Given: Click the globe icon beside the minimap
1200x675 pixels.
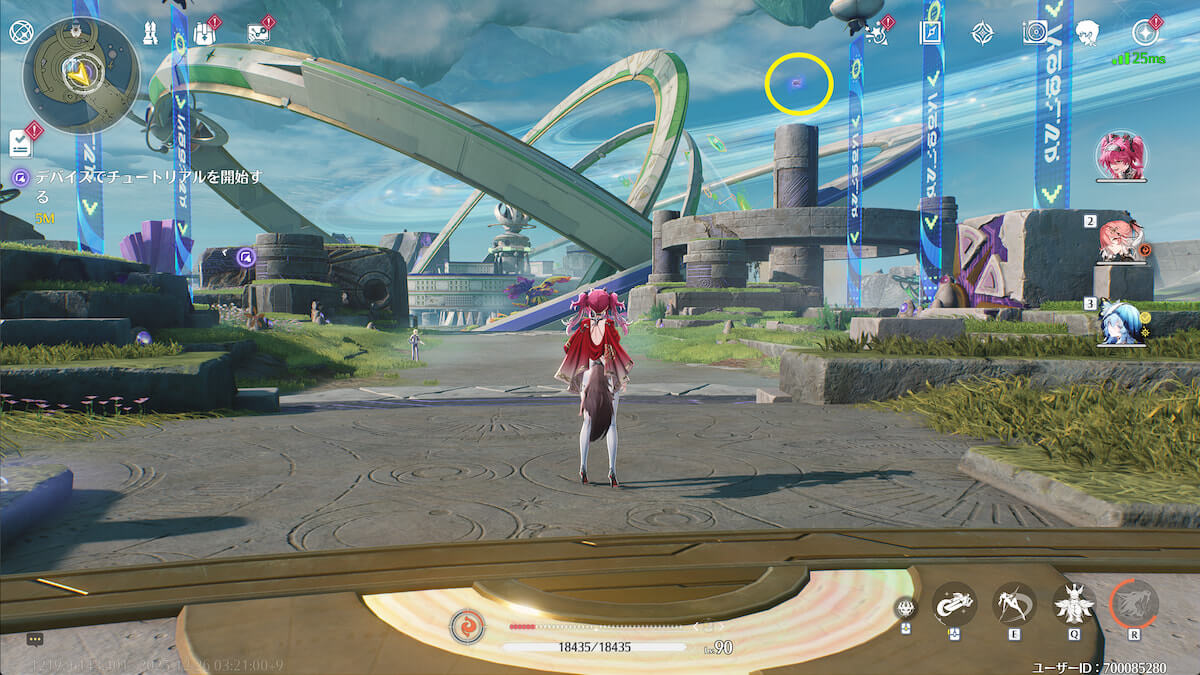Looking at the screenshot, I should pos(20,31).
